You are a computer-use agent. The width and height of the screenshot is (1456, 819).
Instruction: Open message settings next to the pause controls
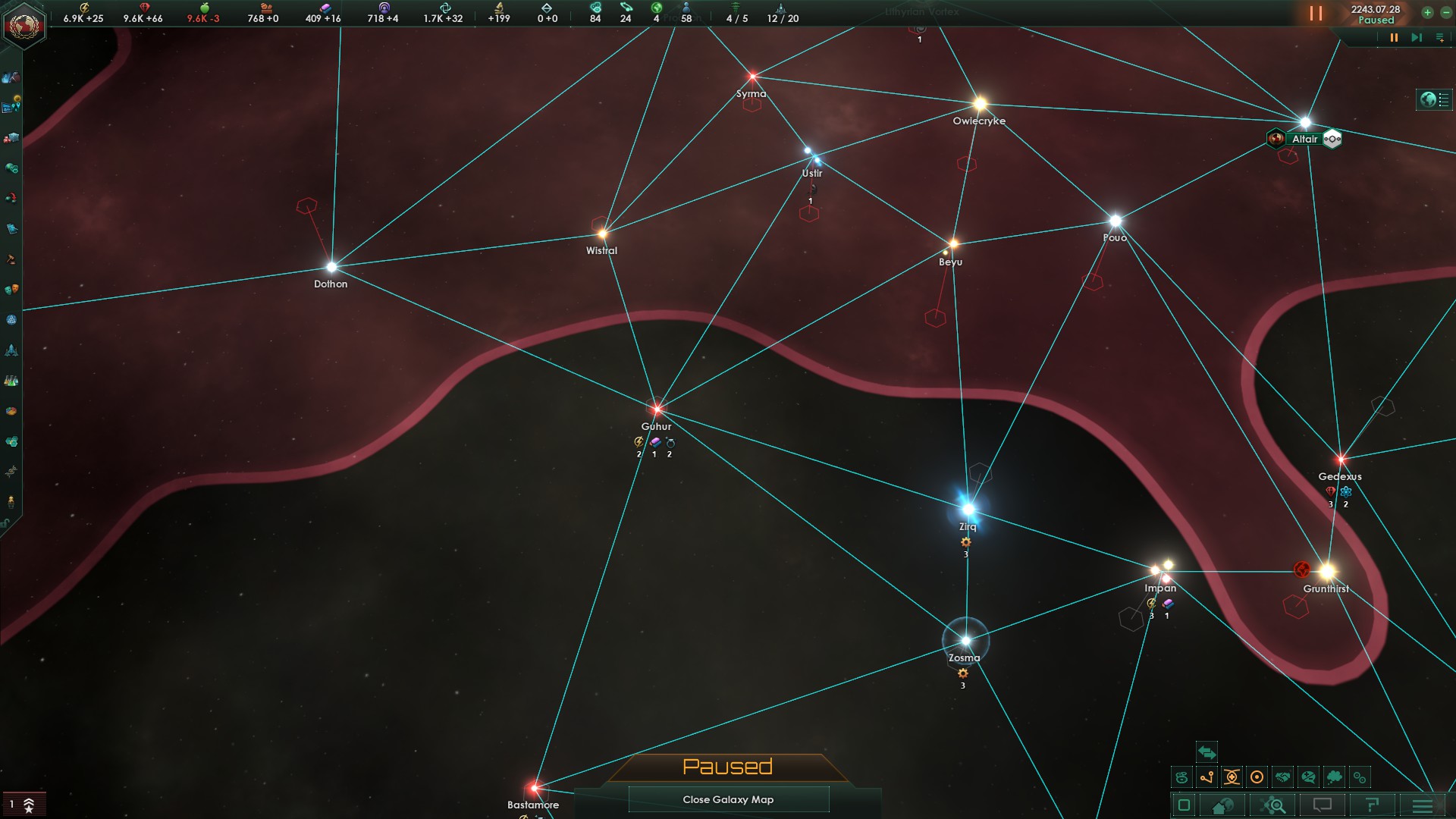[x=1439, y=36]
